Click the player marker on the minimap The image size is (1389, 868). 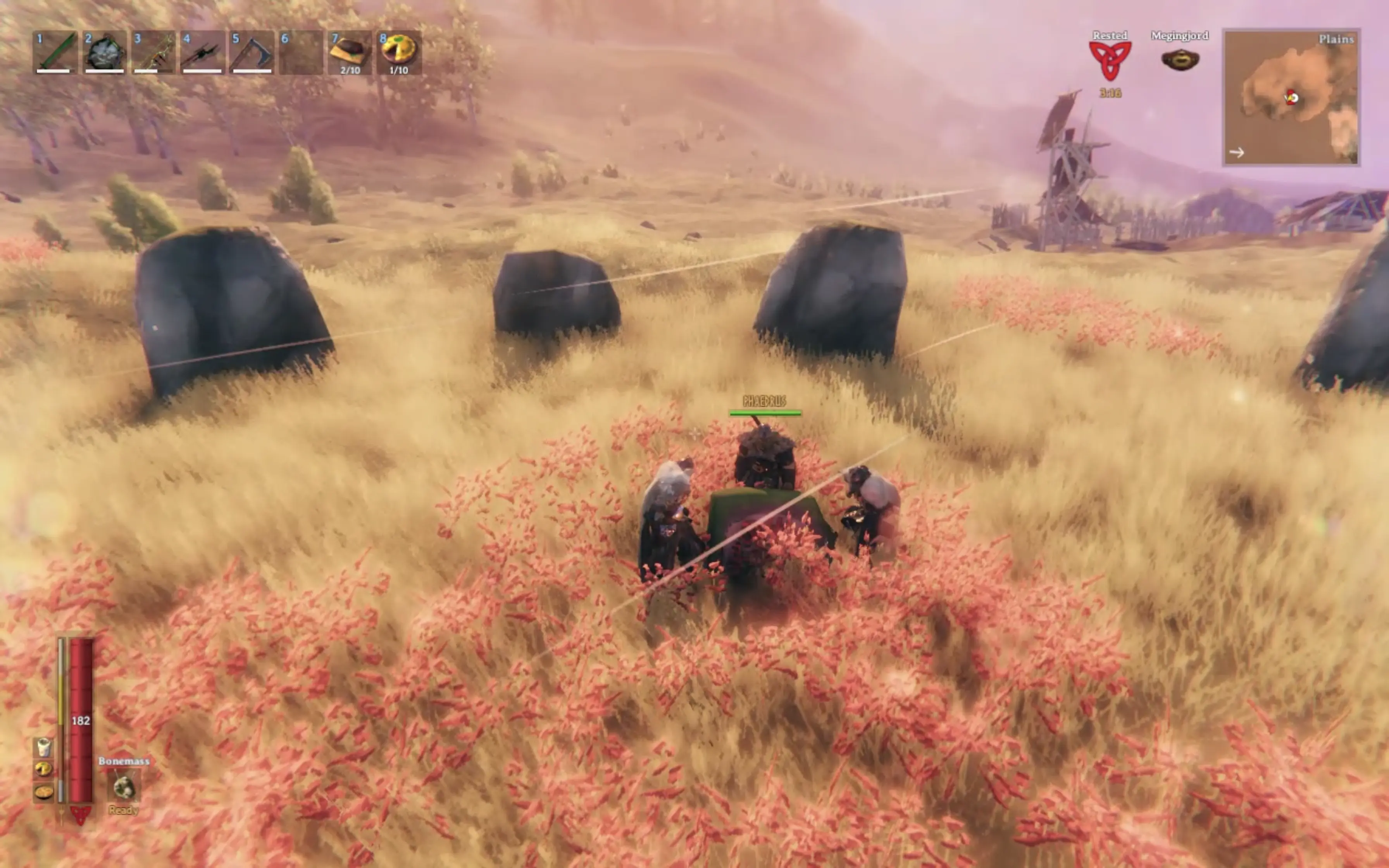pyautogui.click(x=1291, y=98)
